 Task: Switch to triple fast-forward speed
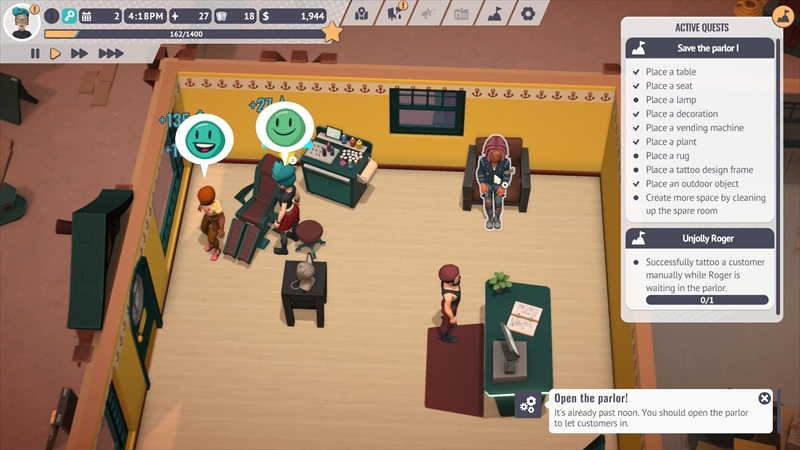[x=110, y=54]
